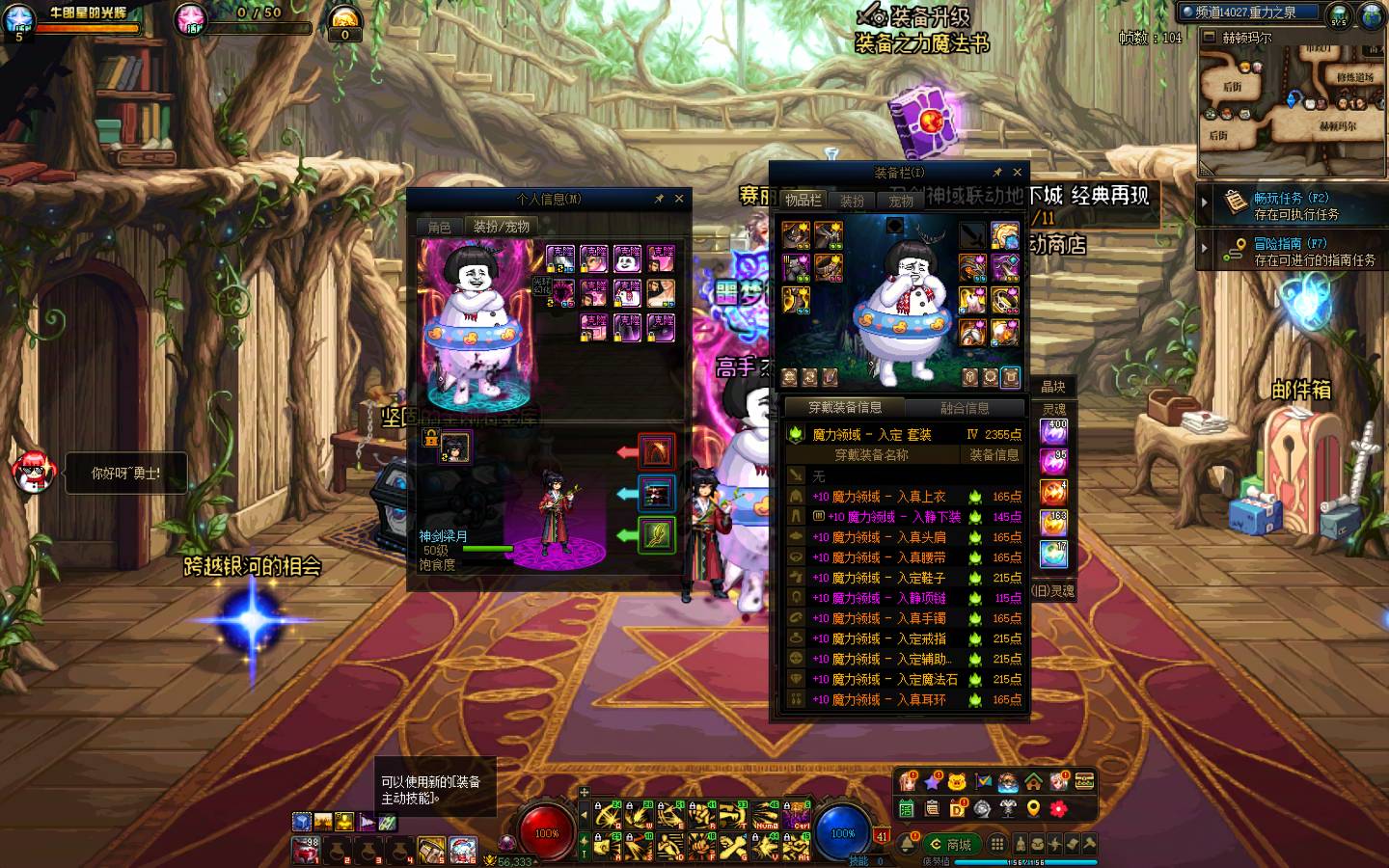The image size is (1389, 868).
Task: Open the 宠物 pet tab in the equipment window
Action: pos(901,201)
